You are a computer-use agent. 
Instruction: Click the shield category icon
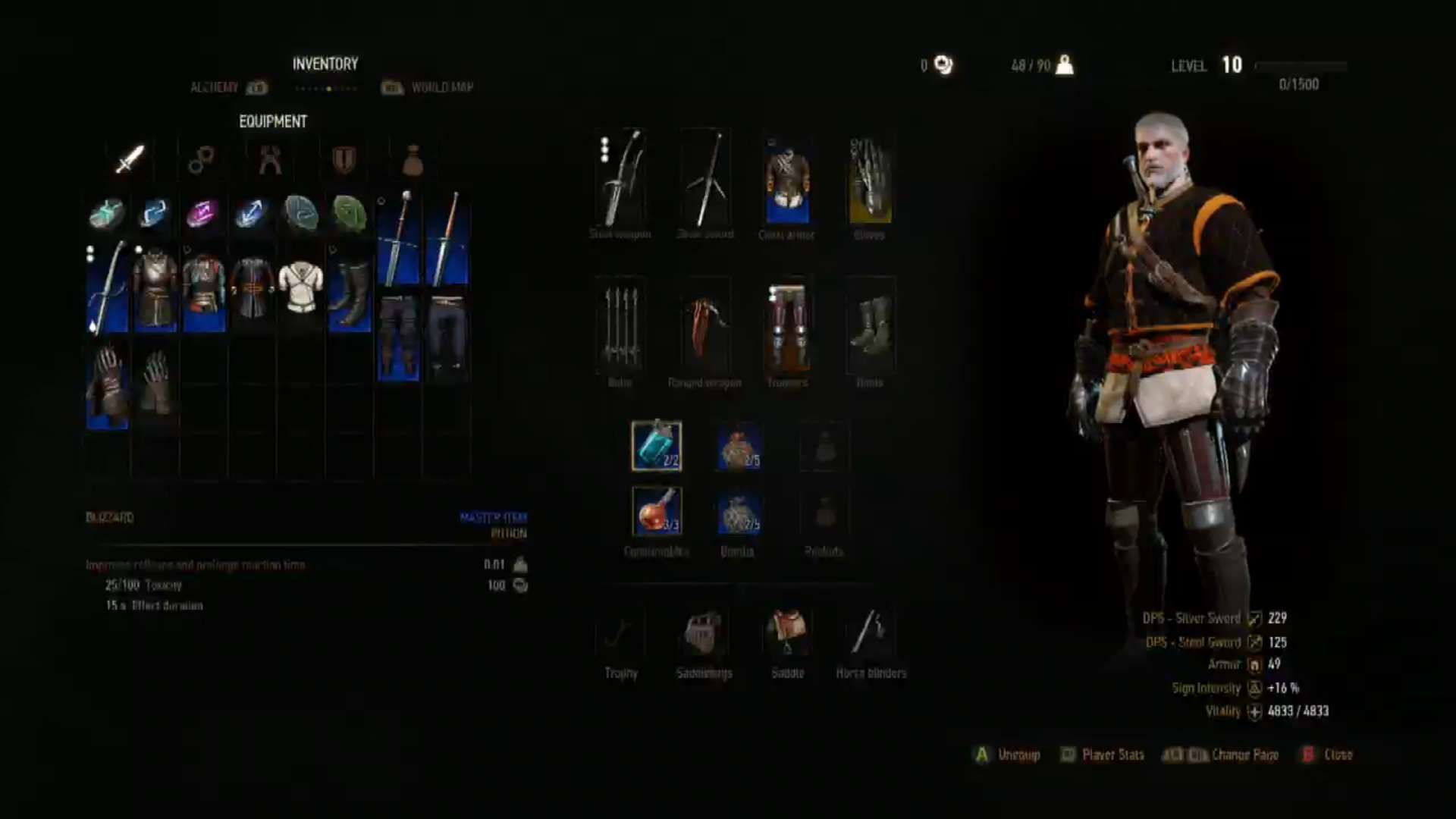point(341,159)
